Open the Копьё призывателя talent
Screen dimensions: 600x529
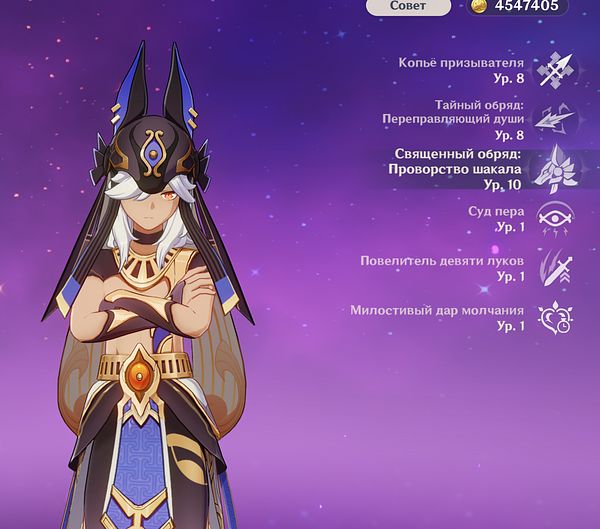(554, 70)
